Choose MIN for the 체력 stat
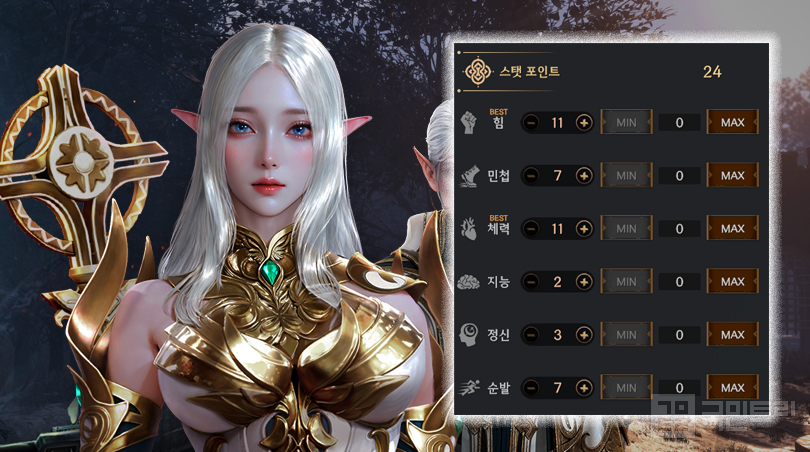 (x=626, y=229)
